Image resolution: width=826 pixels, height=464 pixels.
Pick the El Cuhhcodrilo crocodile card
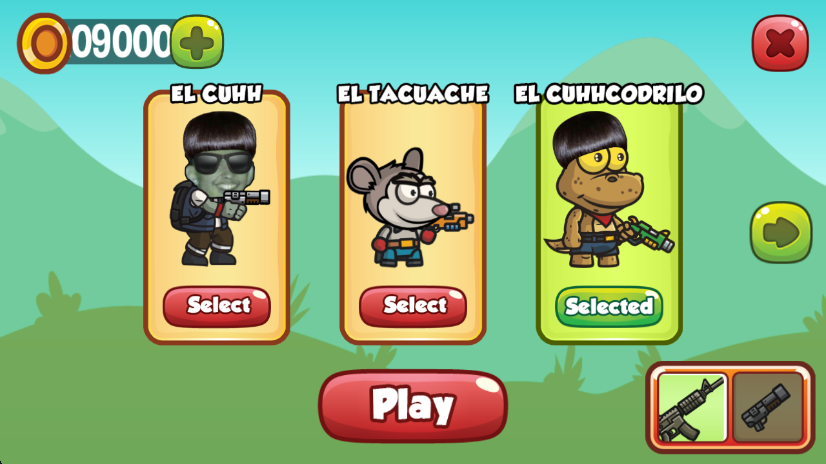609,200
